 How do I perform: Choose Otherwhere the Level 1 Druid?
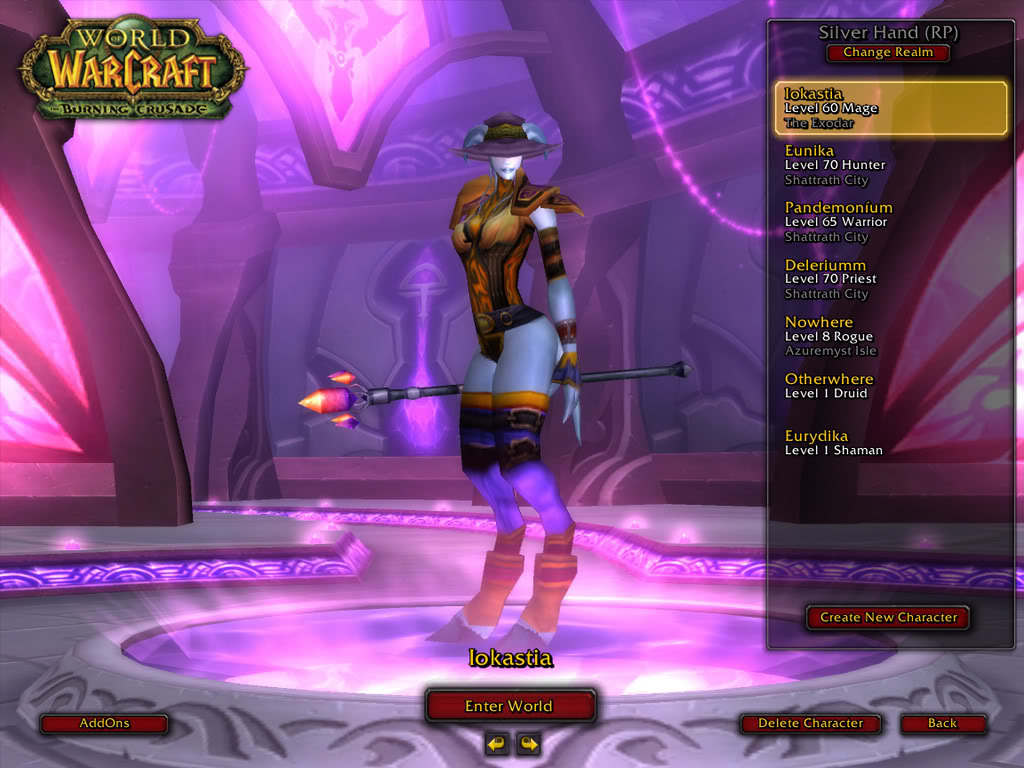point(890,386)
